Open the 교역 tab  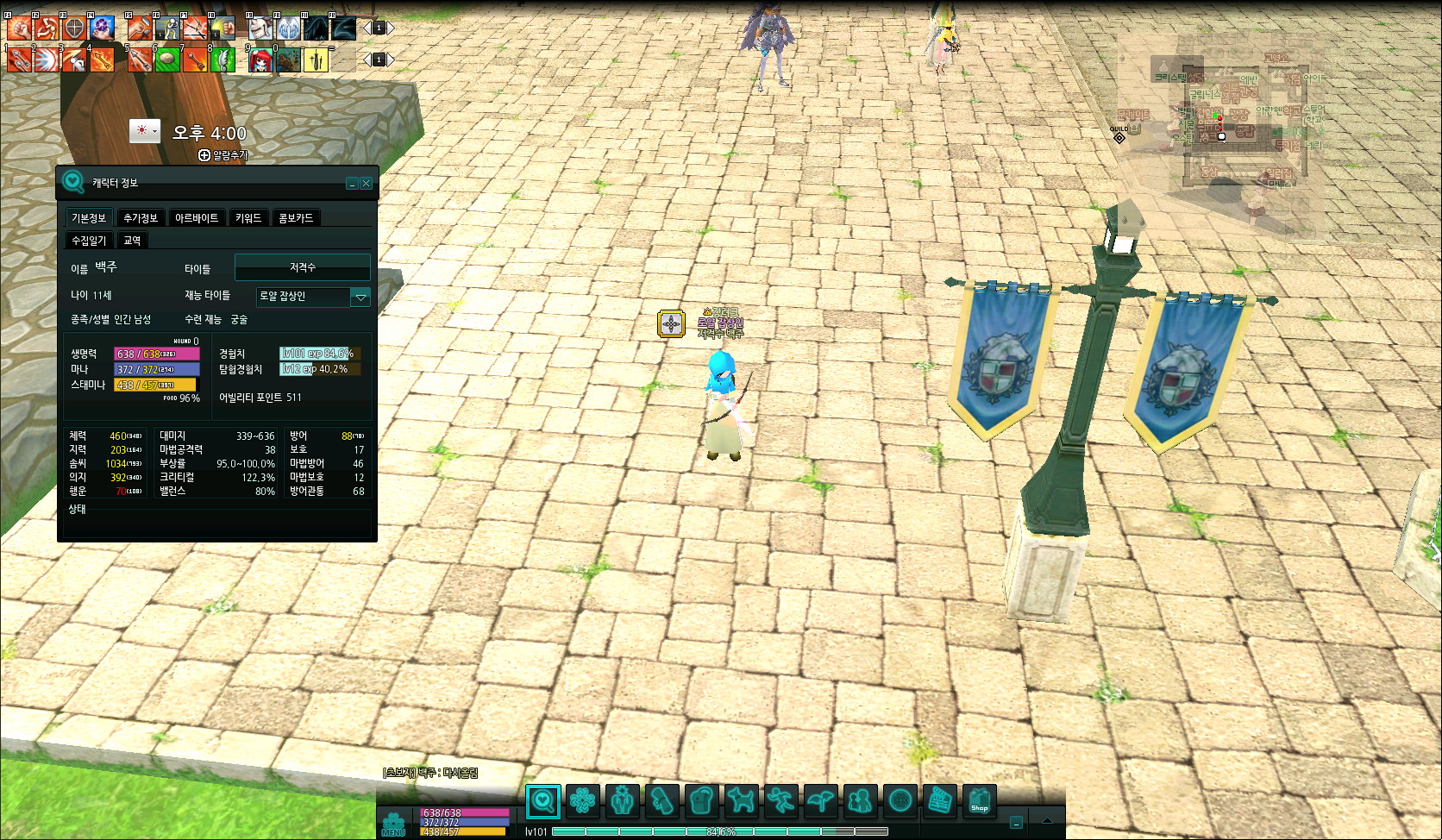[x=132, y=241]
